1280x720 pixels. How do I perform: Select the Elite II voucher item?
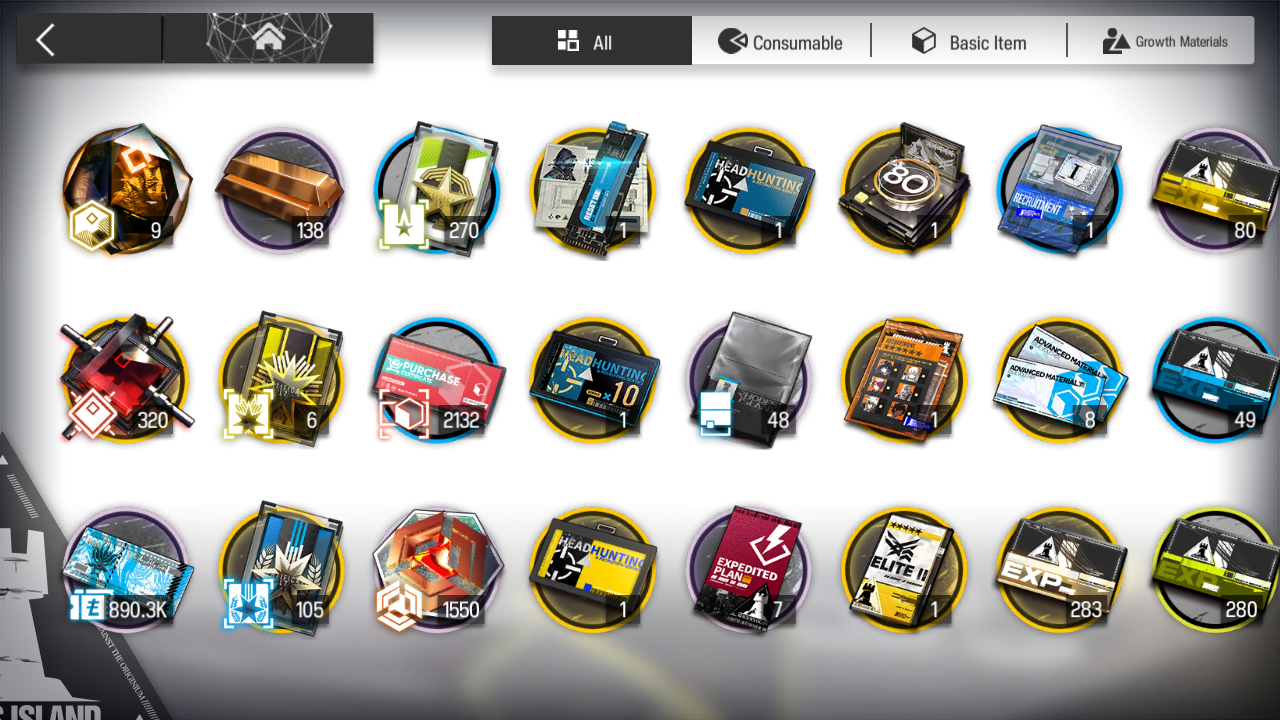coord(904,568)
